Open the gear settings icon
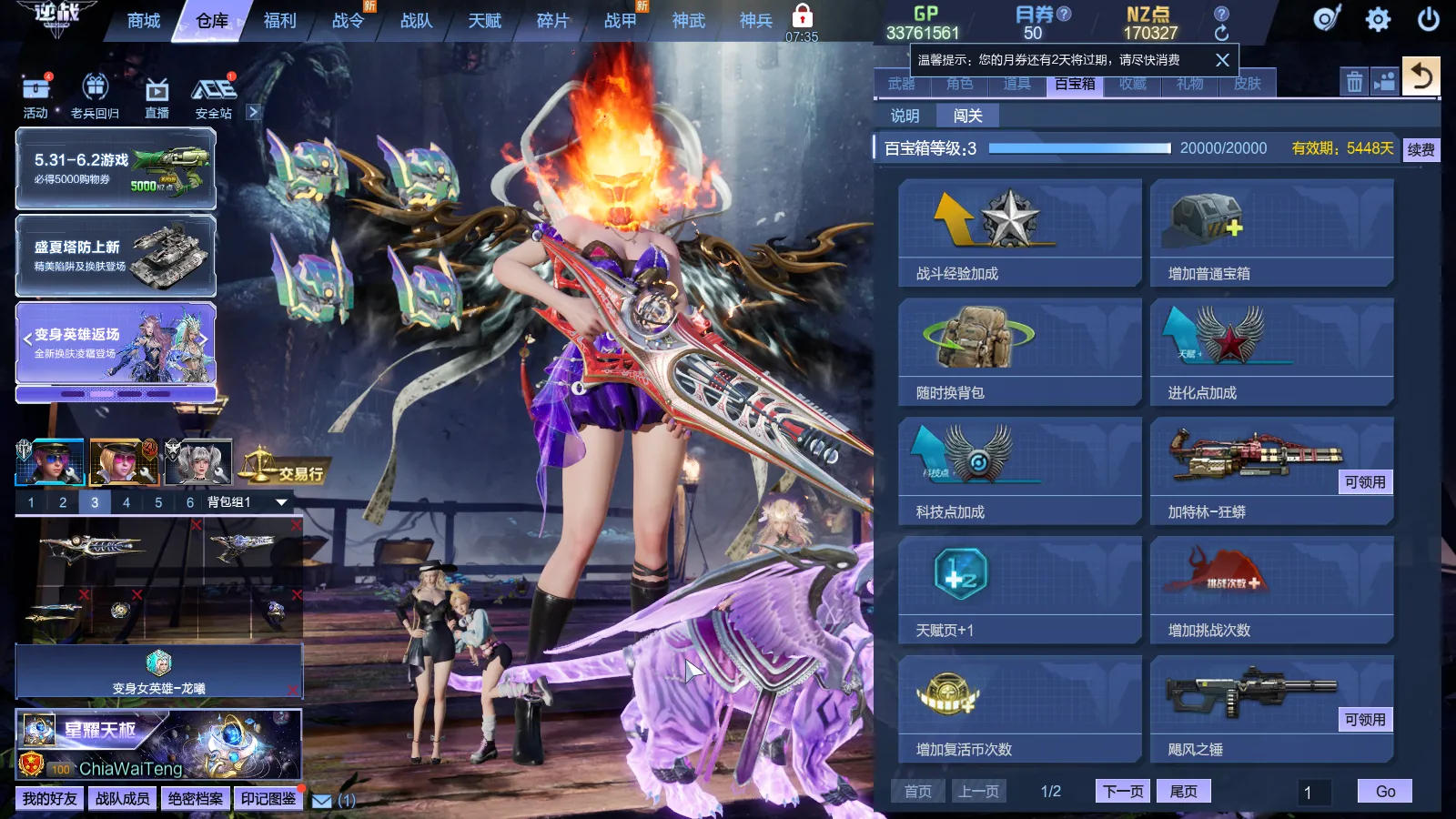 coord(1378,19)
